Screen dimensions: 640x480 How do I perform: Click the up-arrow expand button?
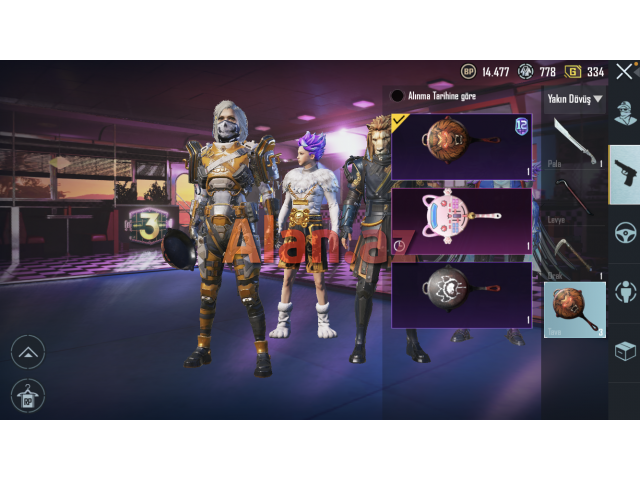point(28,351)
